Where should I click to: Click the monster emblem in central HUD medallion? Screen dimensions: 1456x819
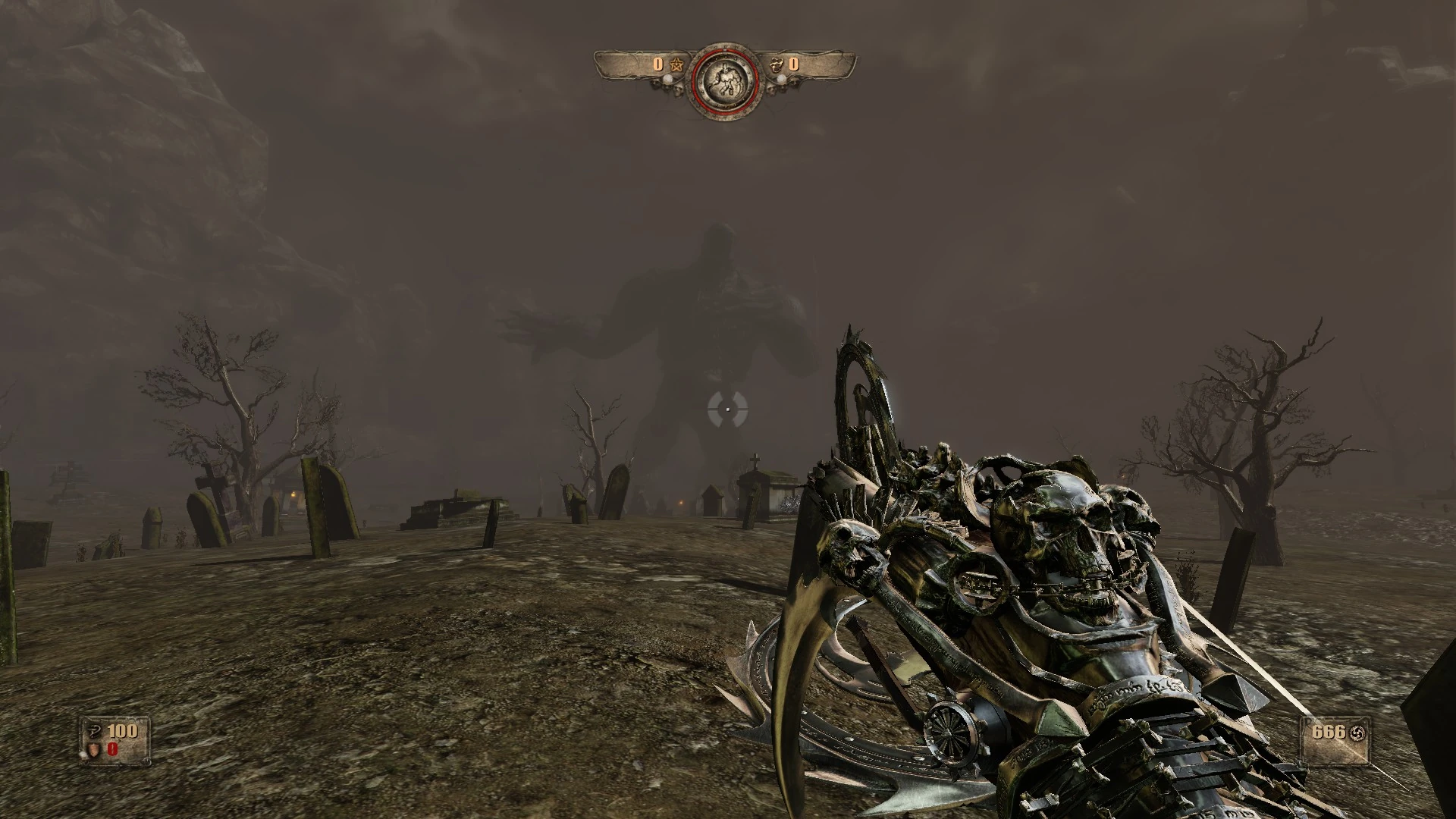(726, 80)
